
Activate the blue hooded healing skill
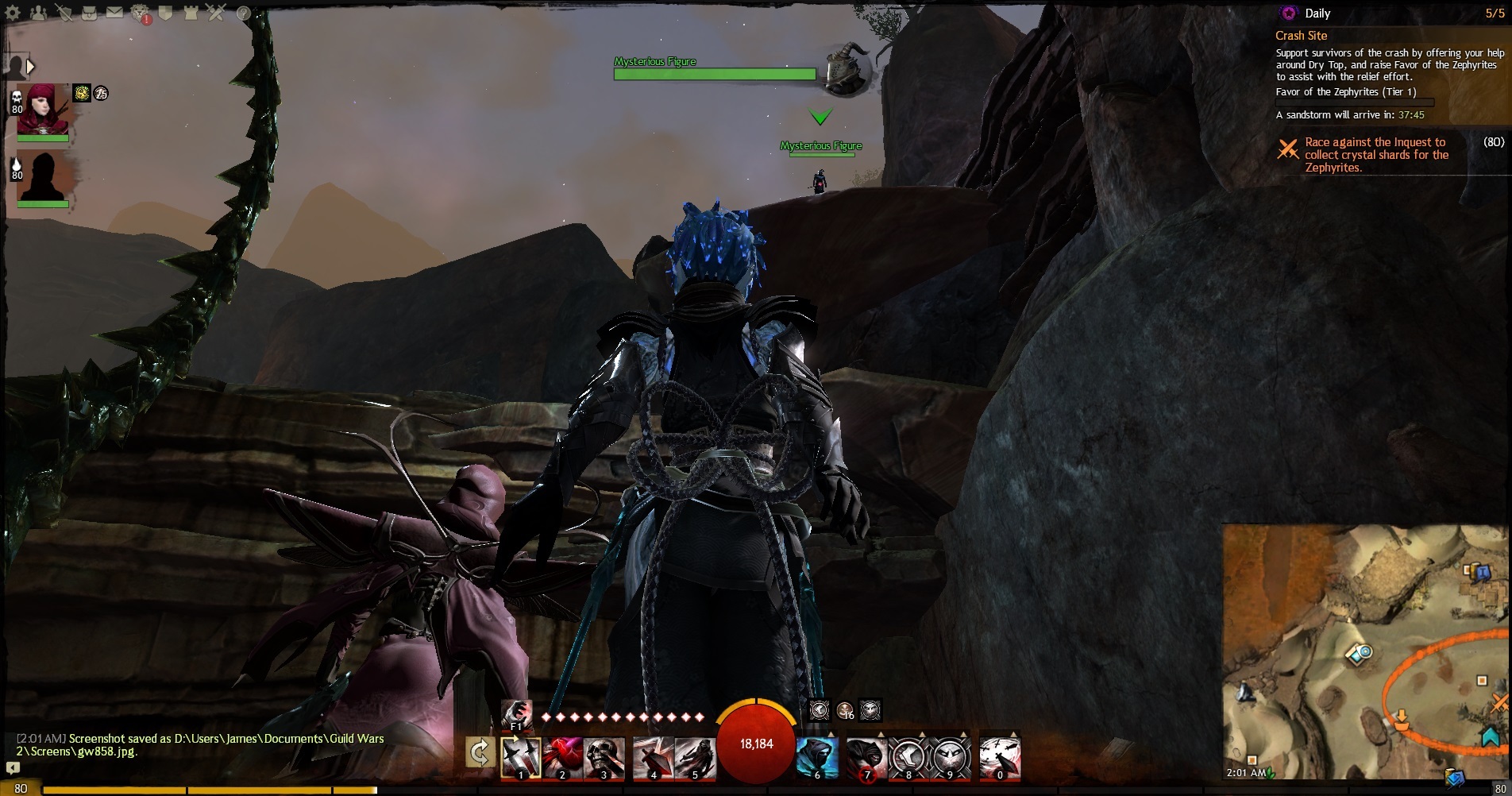tap(817, 757)
